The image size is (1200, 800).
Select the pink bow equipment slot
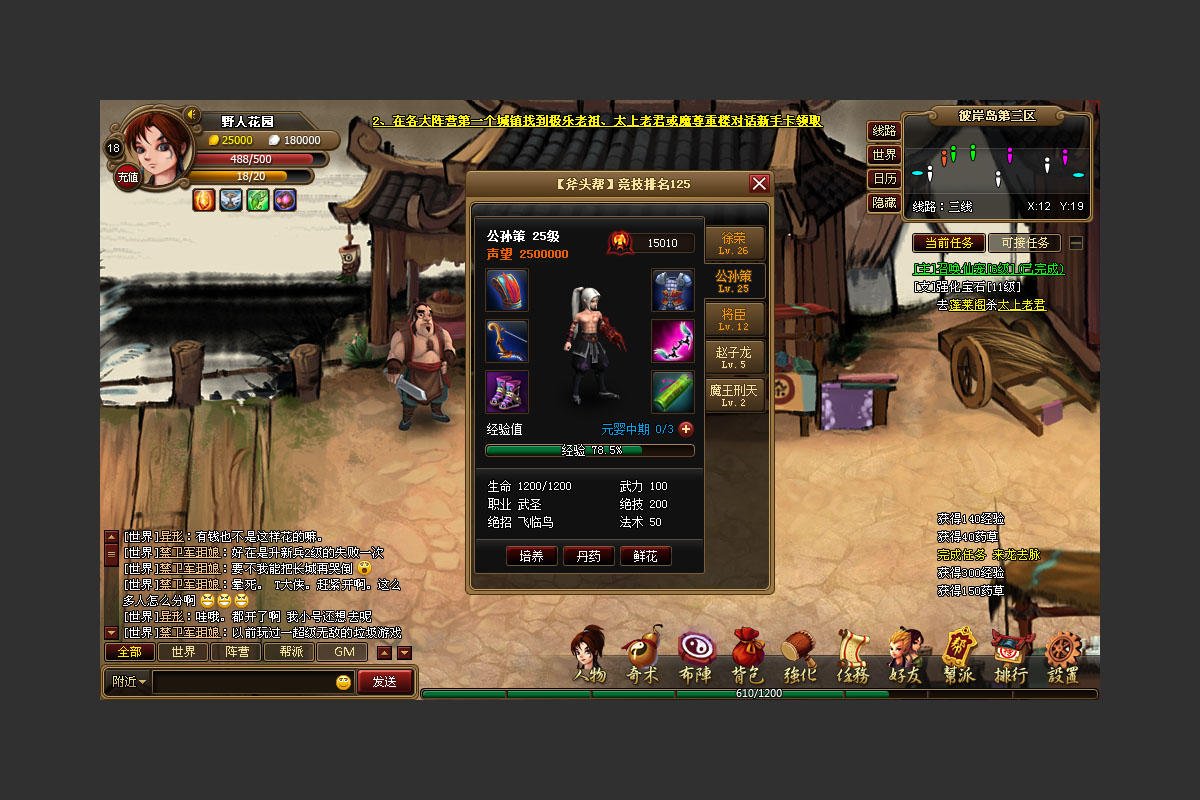(x=673, y=341)
